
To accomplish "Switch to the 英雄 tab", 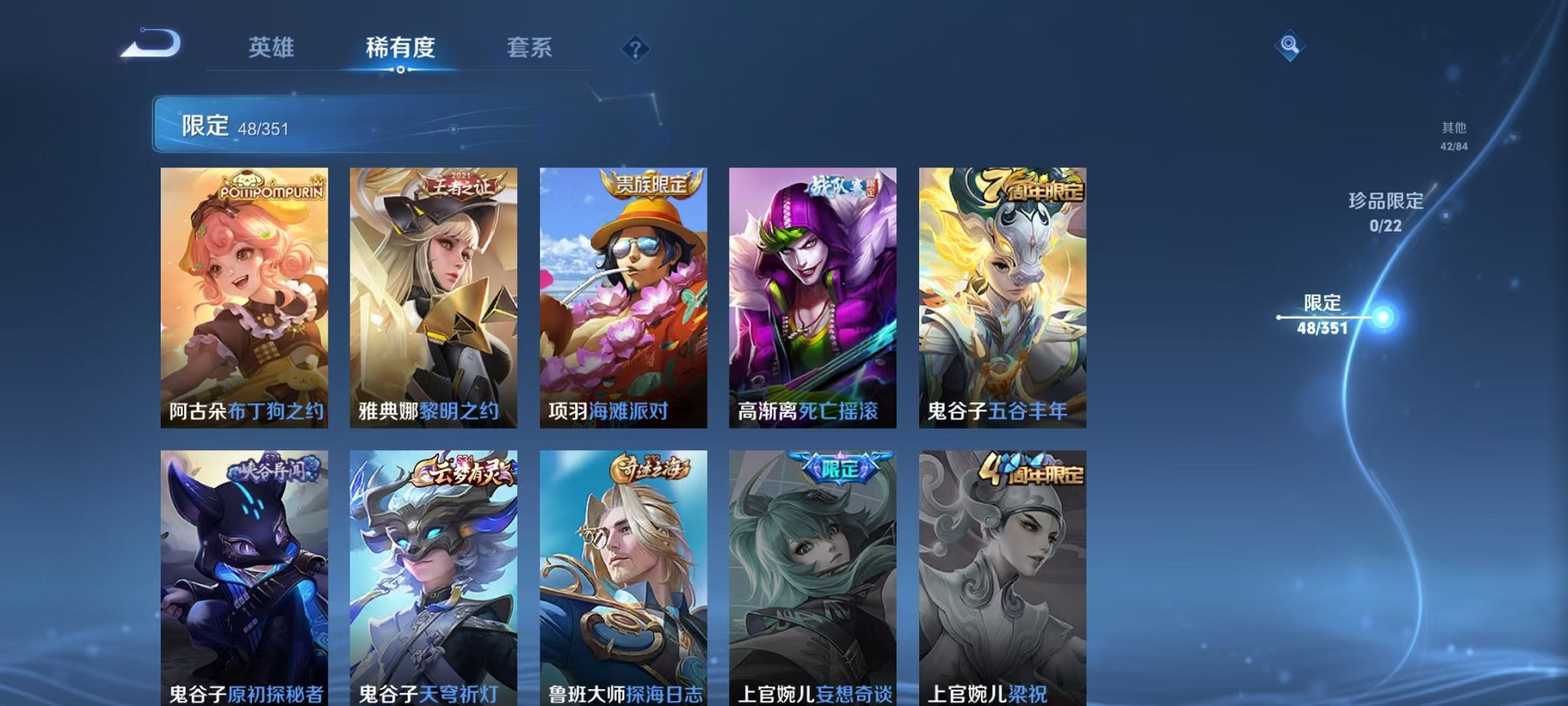I will pos(271,48).
